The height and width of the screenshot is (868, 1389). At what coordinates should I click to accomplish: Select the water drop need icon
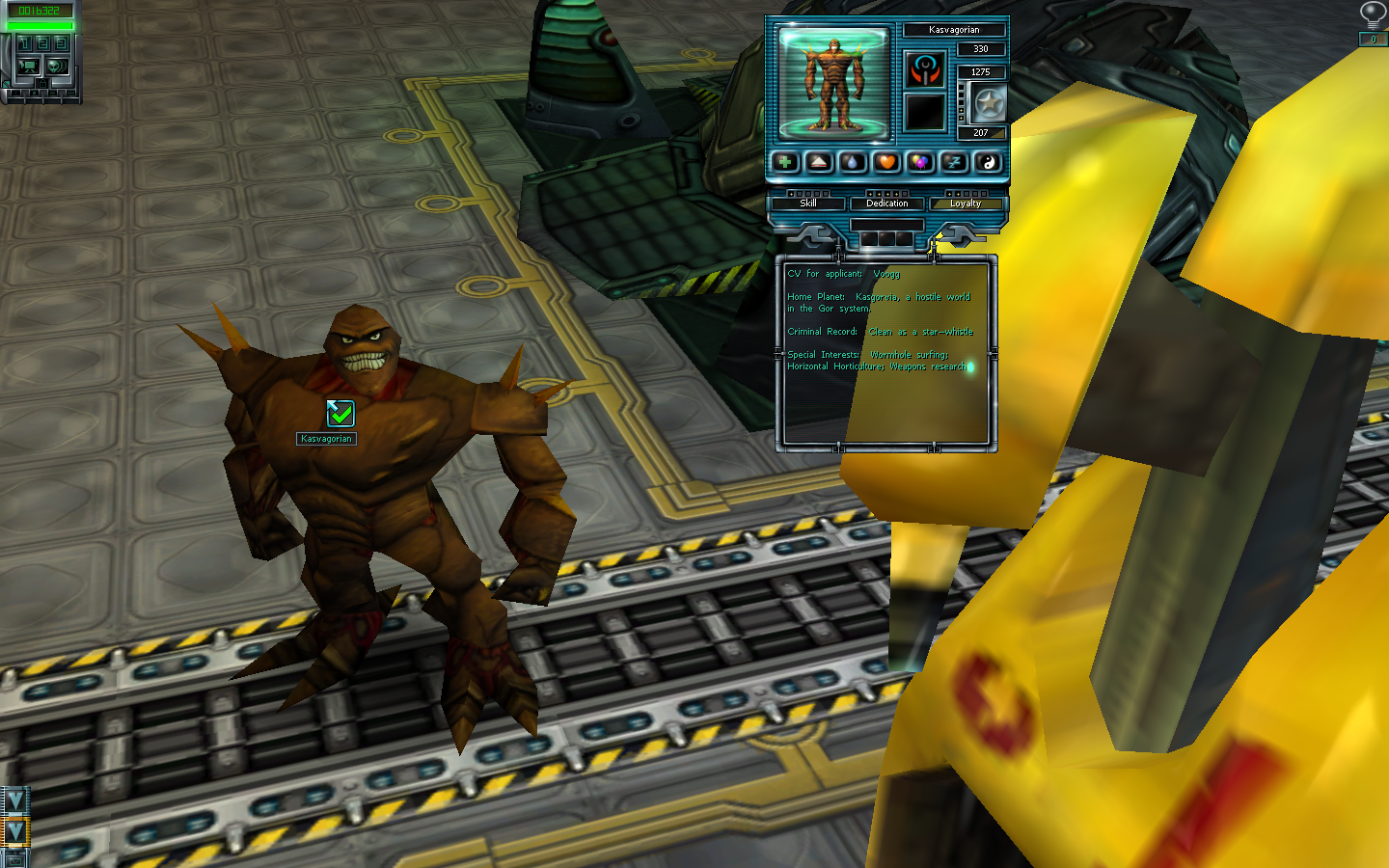coord(853,162)
